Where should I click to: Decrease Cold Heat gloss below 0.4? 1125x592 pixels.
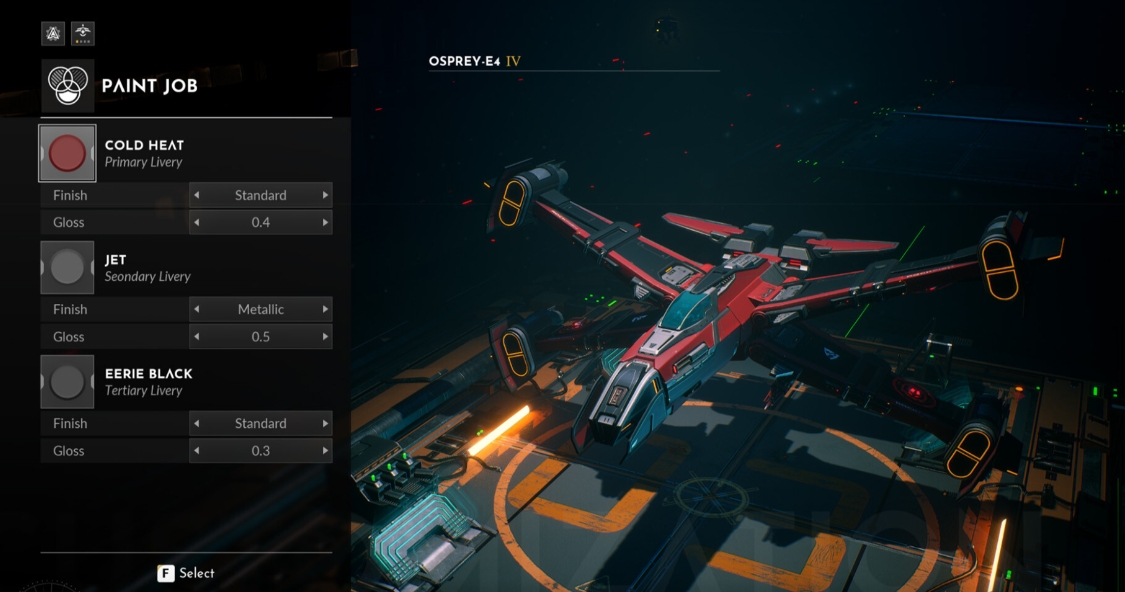coord(196,222)
